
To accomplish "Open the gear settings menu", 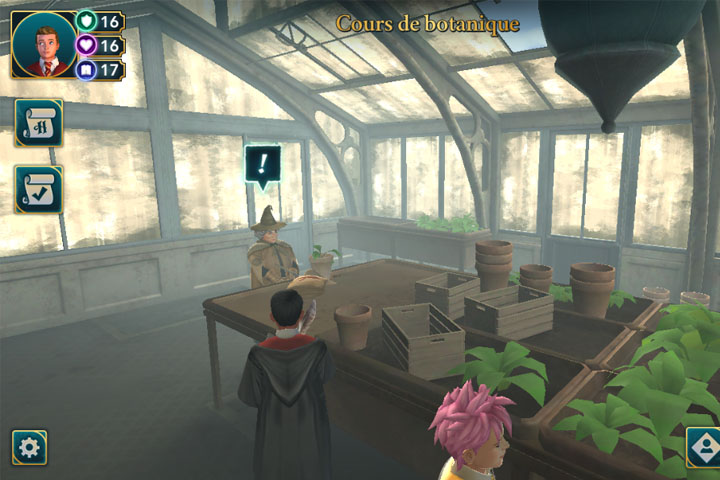I will point(29,448).
